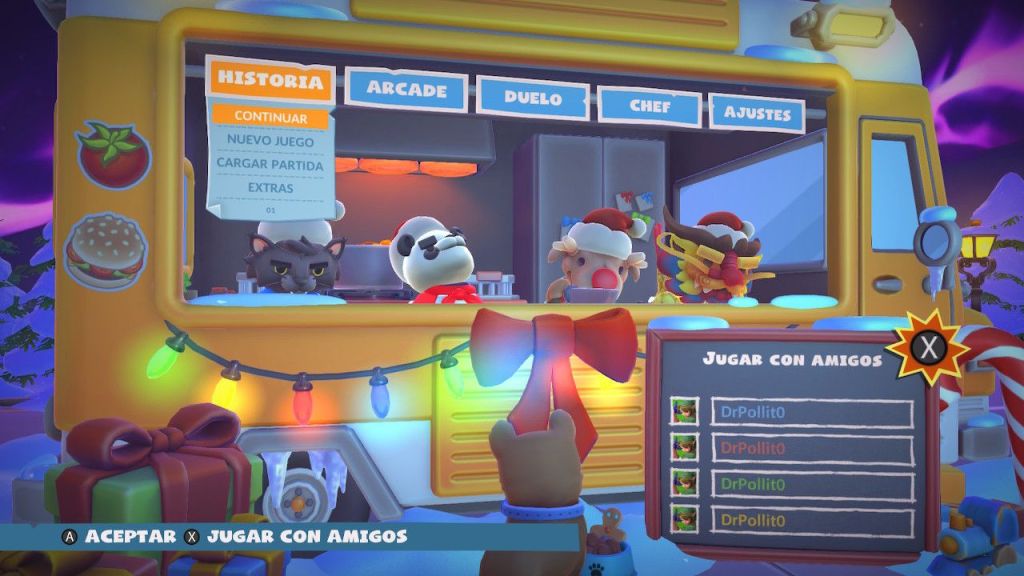Screen dimensions: 1024x576
Task: Open the Historia menu tab
Action: pos(270,80)
